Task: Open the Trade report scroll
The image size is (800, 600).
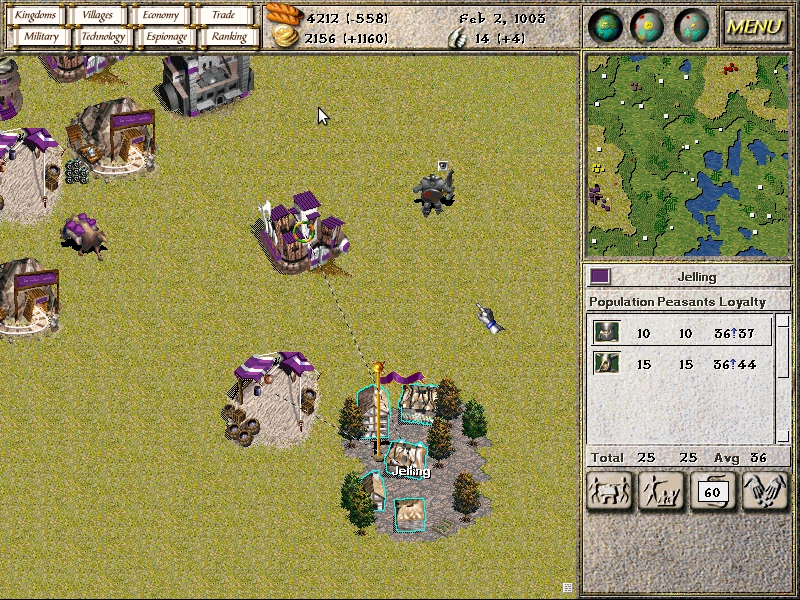Action: click(x=223, y=15)
